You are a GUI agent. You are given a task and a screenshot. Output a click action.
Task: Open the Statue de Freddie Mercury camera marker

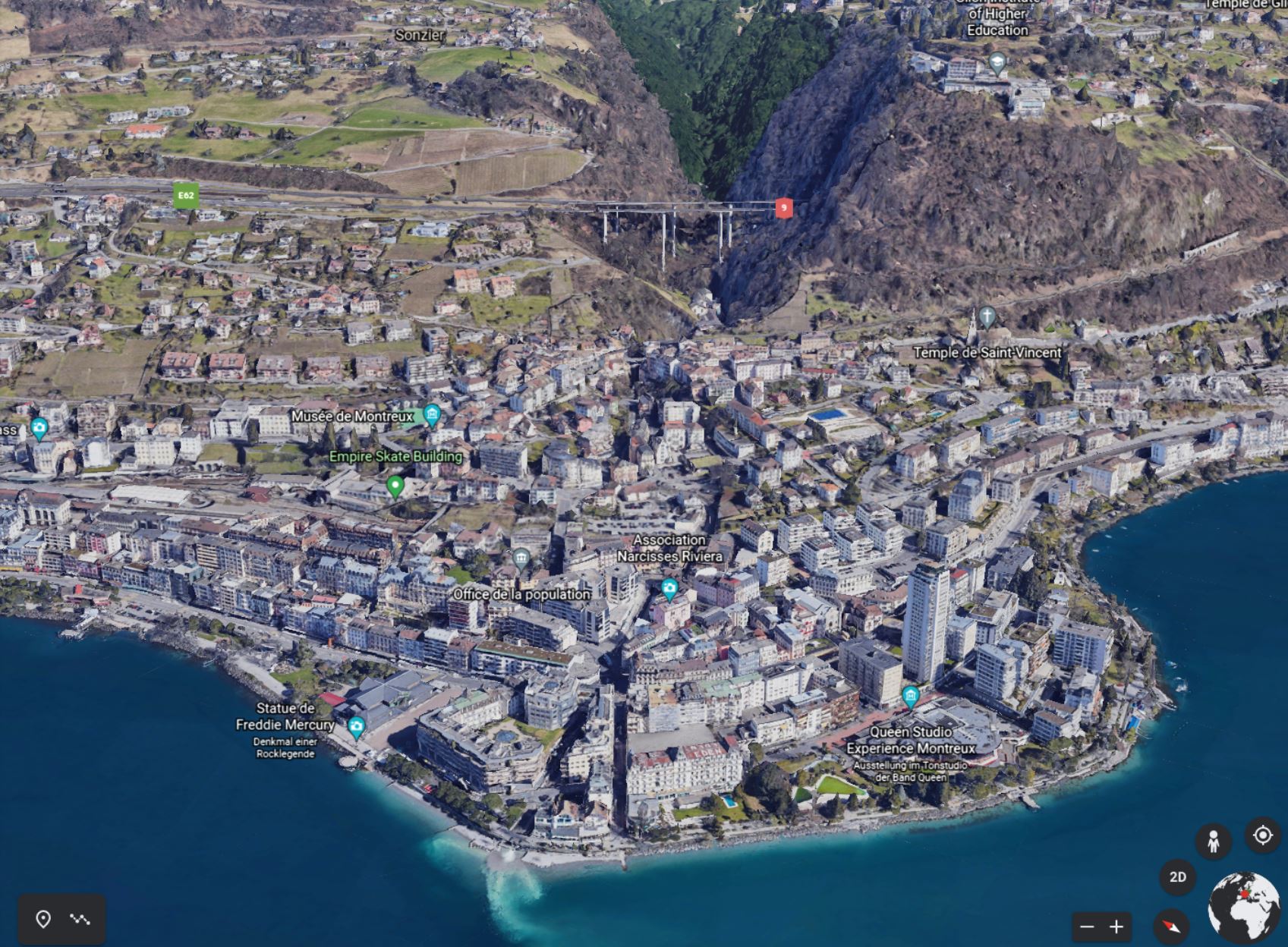click(356, 727)
